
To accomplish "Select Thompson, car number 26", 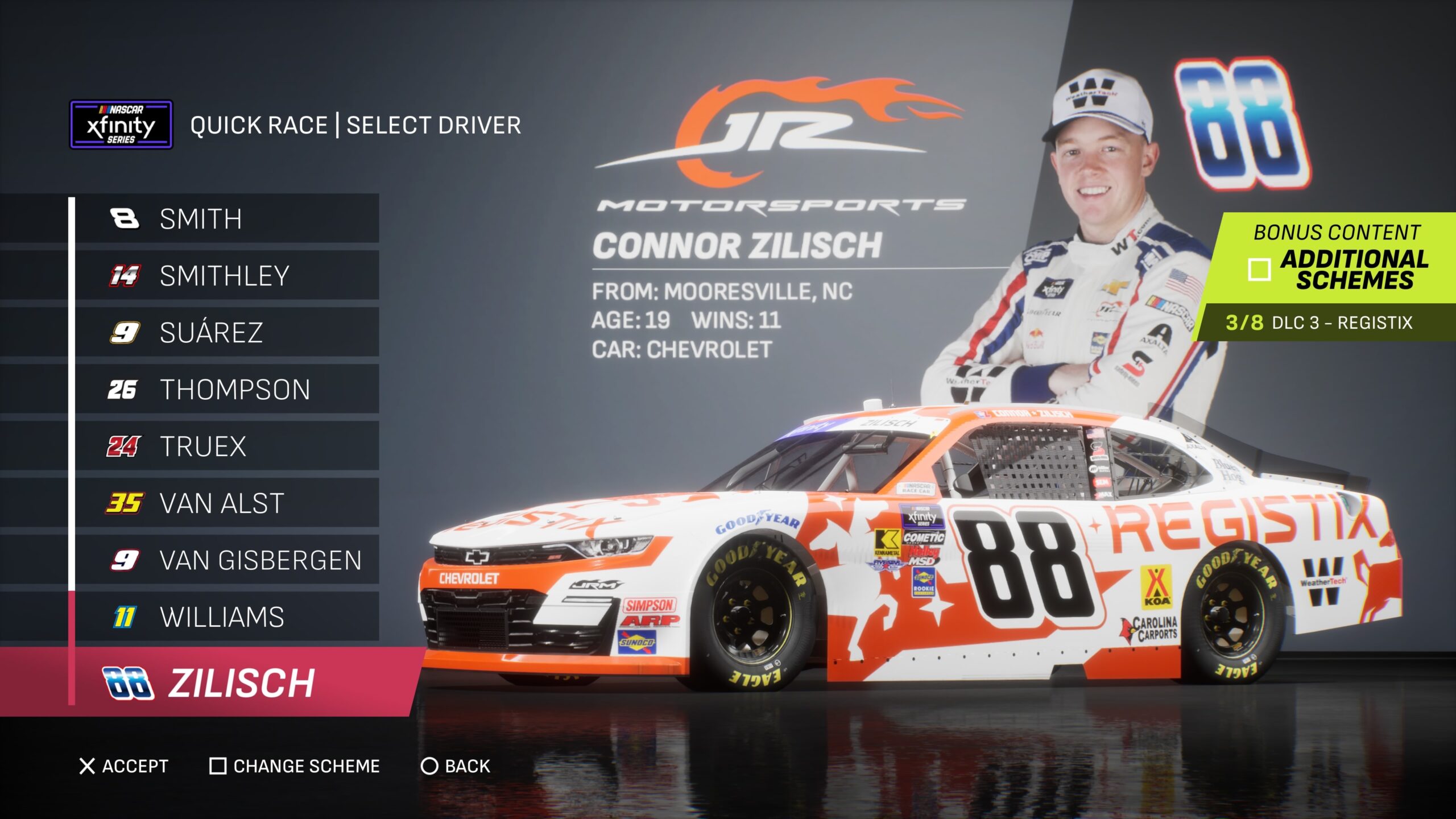I will (x=226, y=390).
